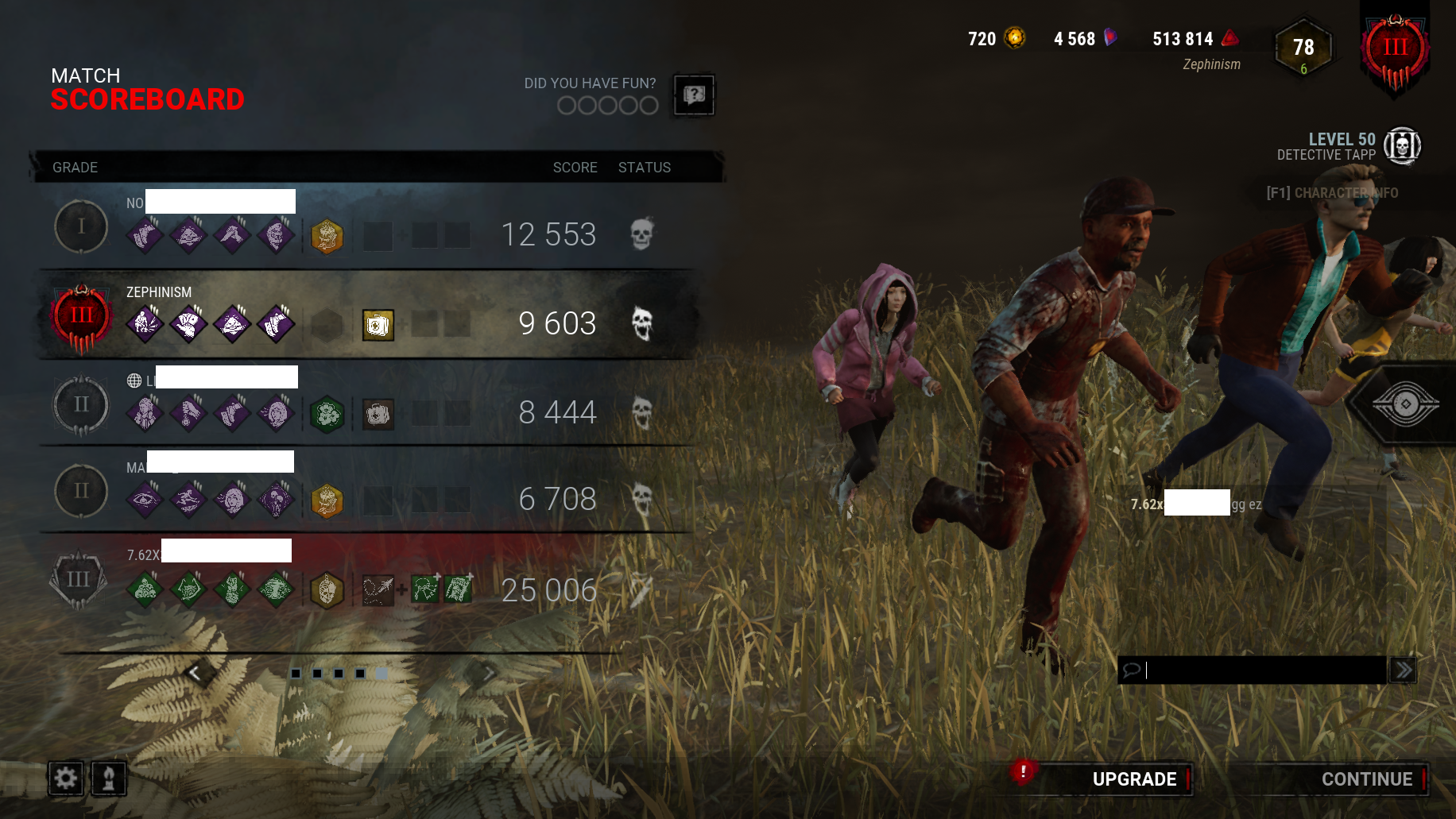Click the auric cells coin icon
This screenshot has height=819, width=1456.
[x=1016, y=38]
